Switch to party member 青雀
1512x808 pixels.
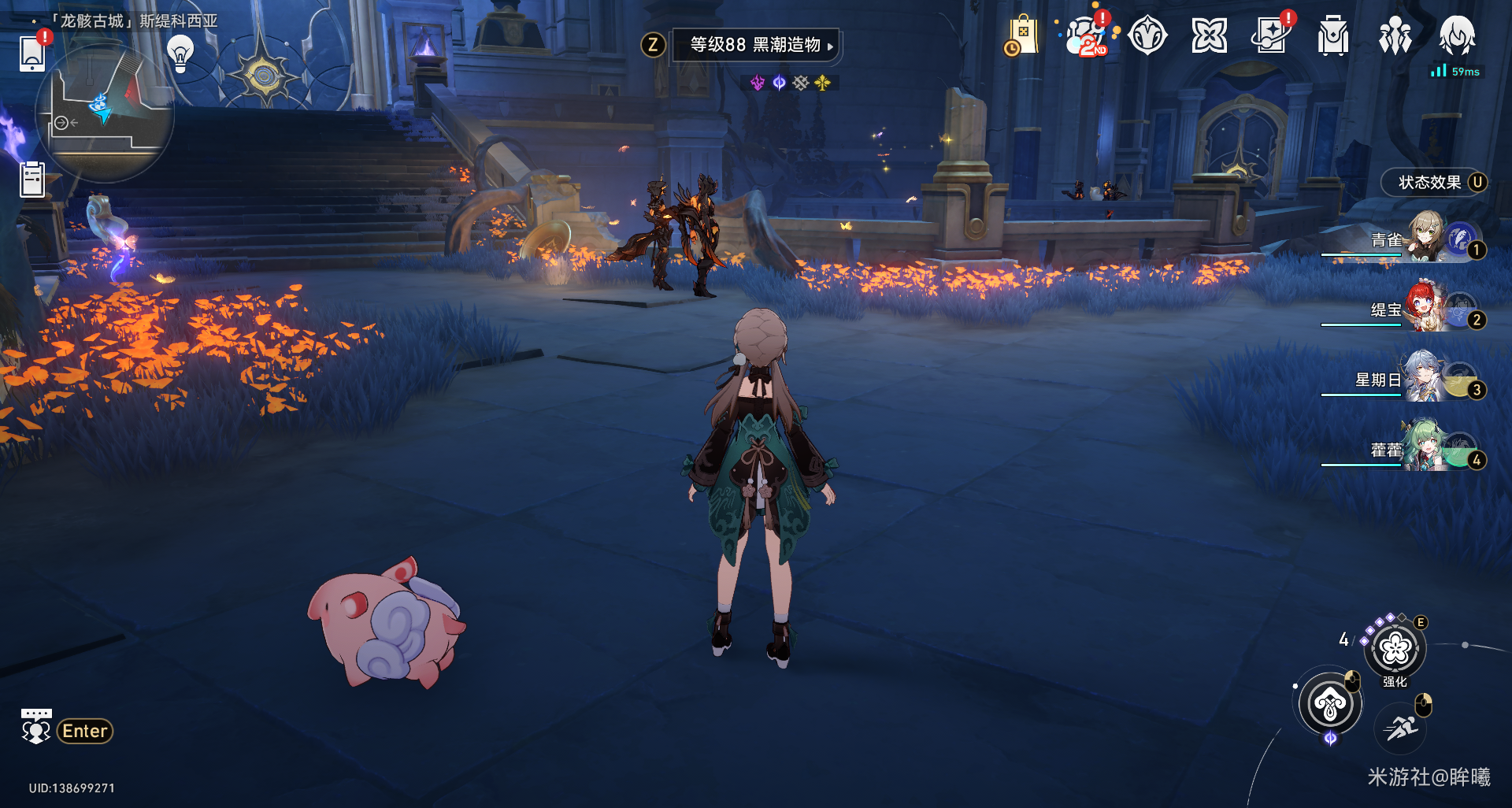pos(1424,237)
